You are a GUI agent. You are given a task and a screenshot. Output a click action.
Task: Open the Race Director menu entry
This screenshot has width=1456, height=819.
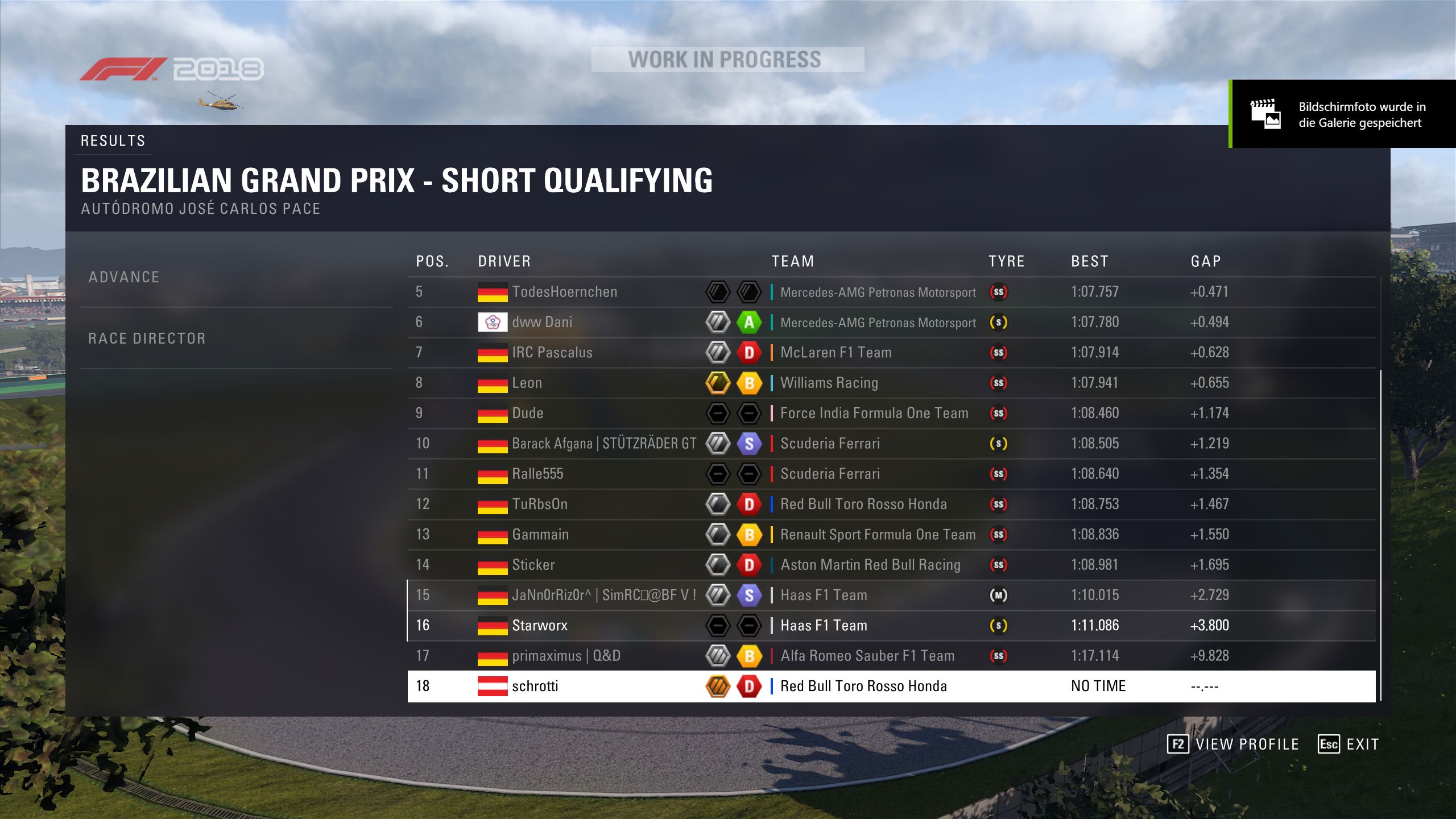pyautogui.click(x=147, y=338)
